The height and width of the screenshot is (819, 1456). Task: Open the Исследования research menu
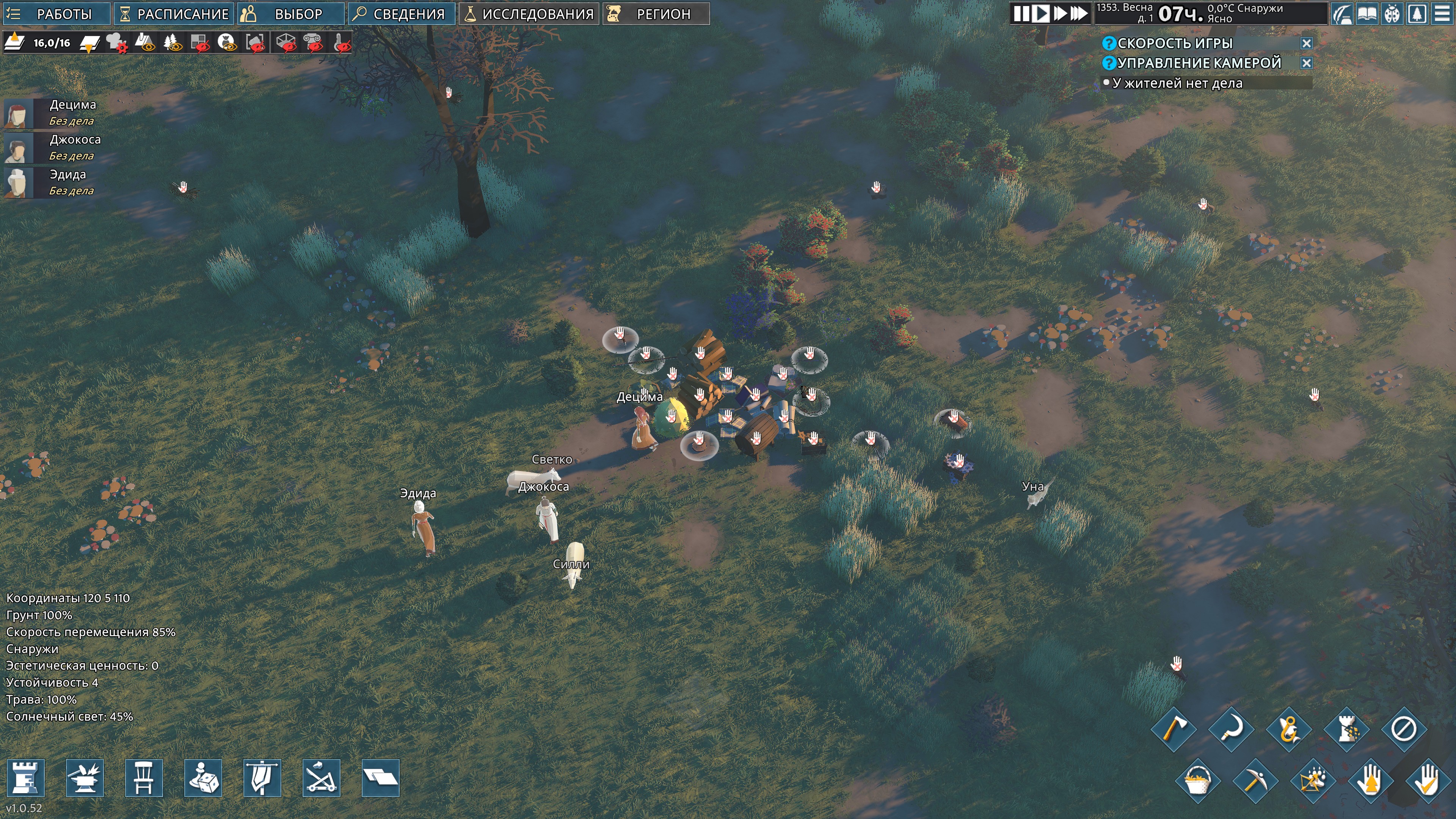point(529,14)
